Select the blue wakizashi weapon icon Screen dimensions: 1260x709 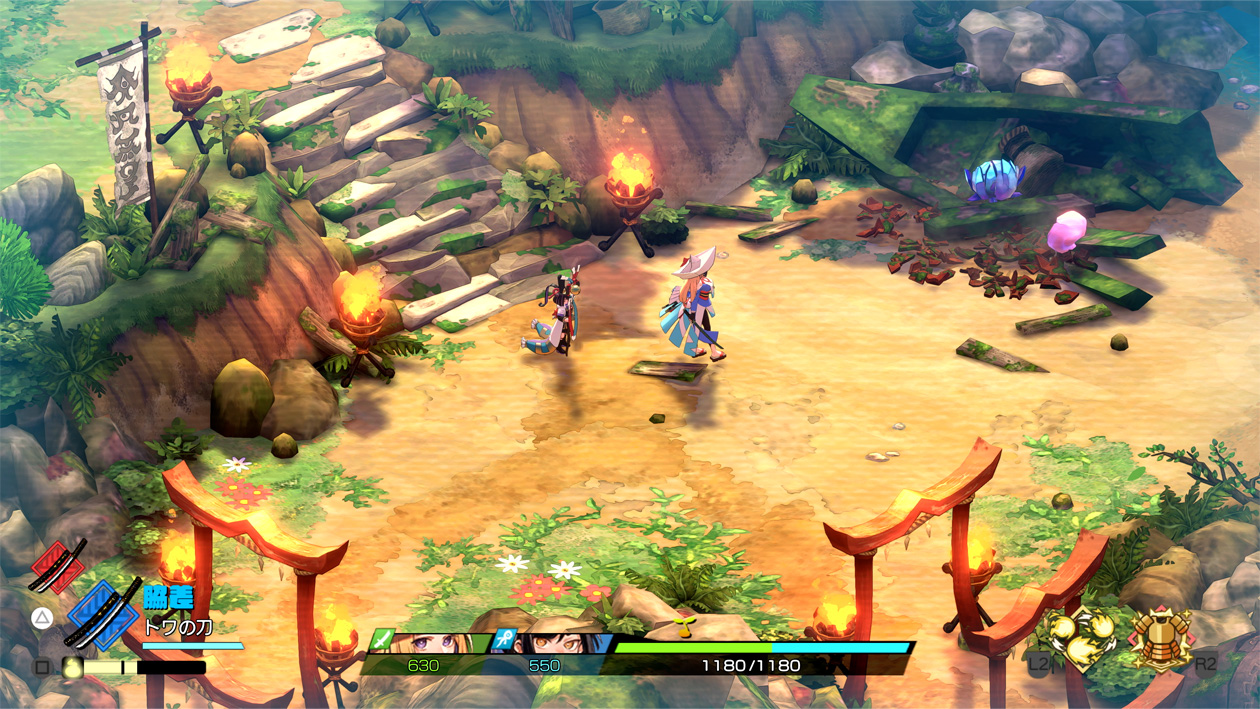coord(104,613)
